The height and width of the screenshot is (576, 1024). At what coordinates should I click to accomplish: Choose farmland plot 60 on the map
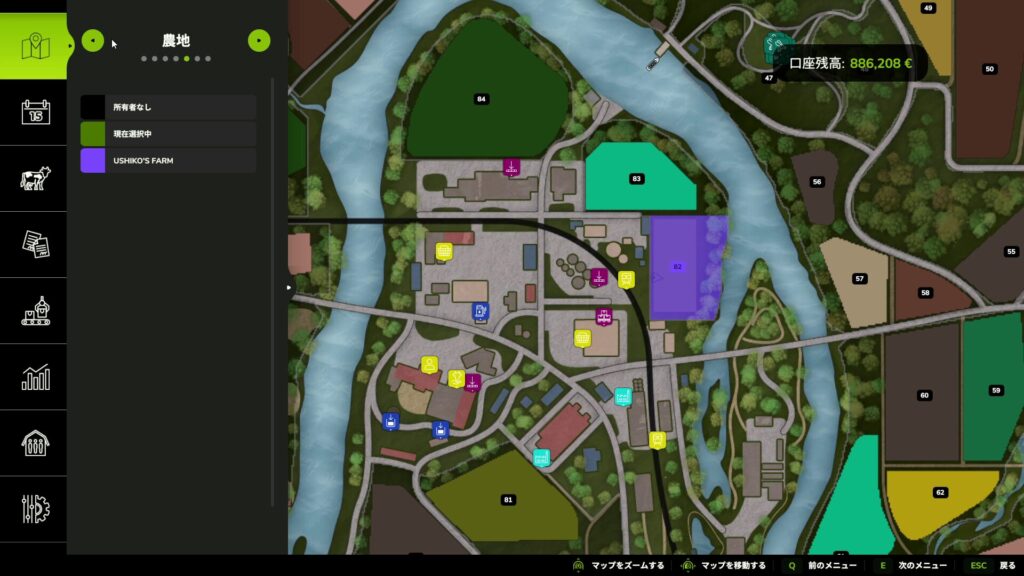[x=924, y=395]
